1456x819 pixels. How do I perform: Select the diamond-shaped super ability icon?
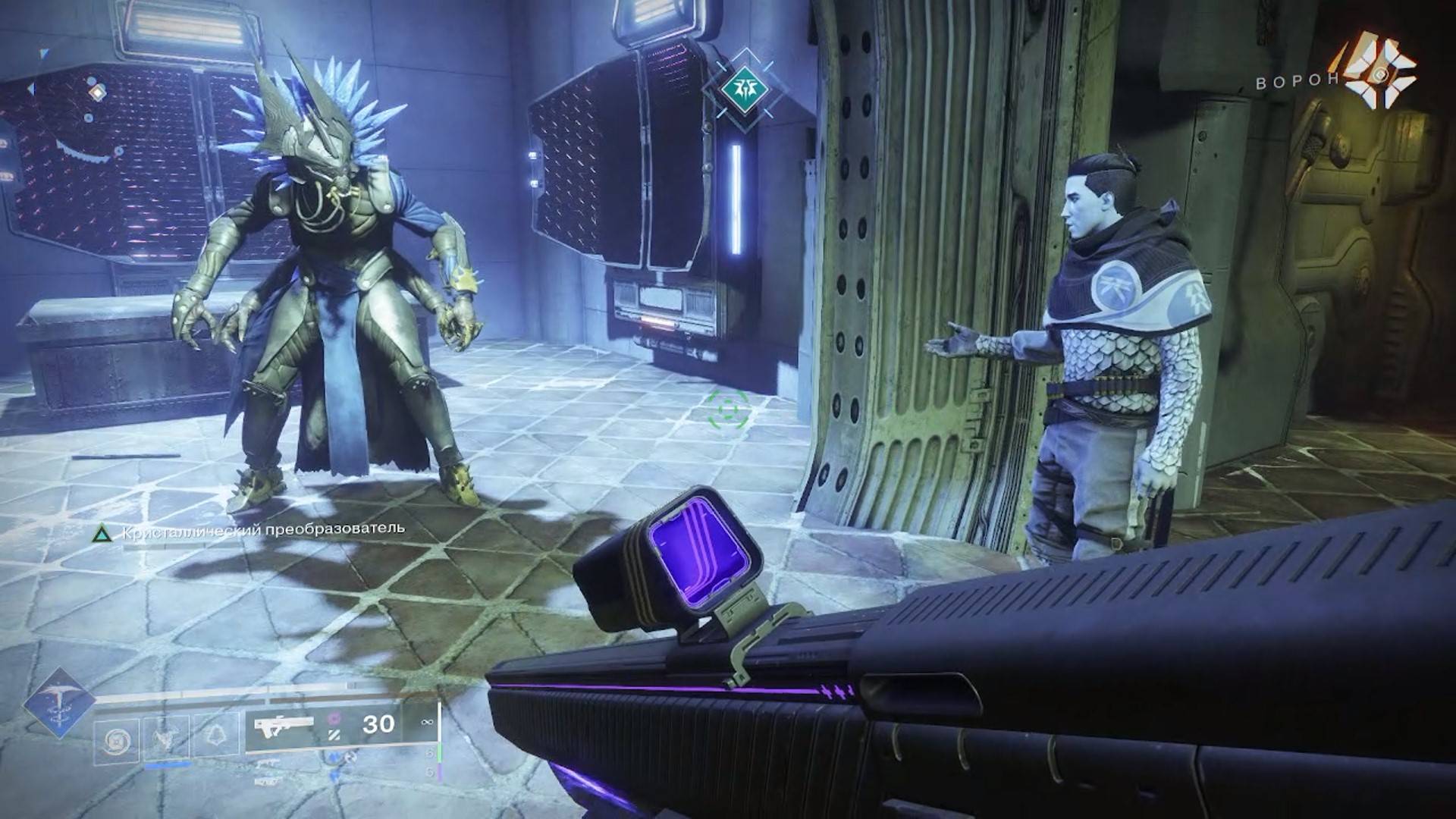click(x=58, y=703)
